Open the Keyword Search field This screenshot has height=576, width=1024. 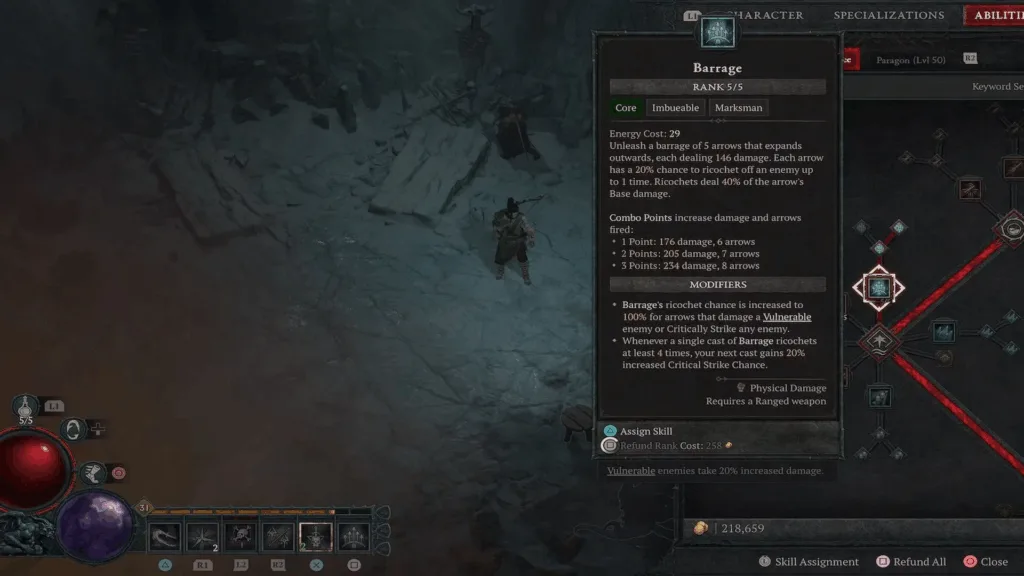997,87
